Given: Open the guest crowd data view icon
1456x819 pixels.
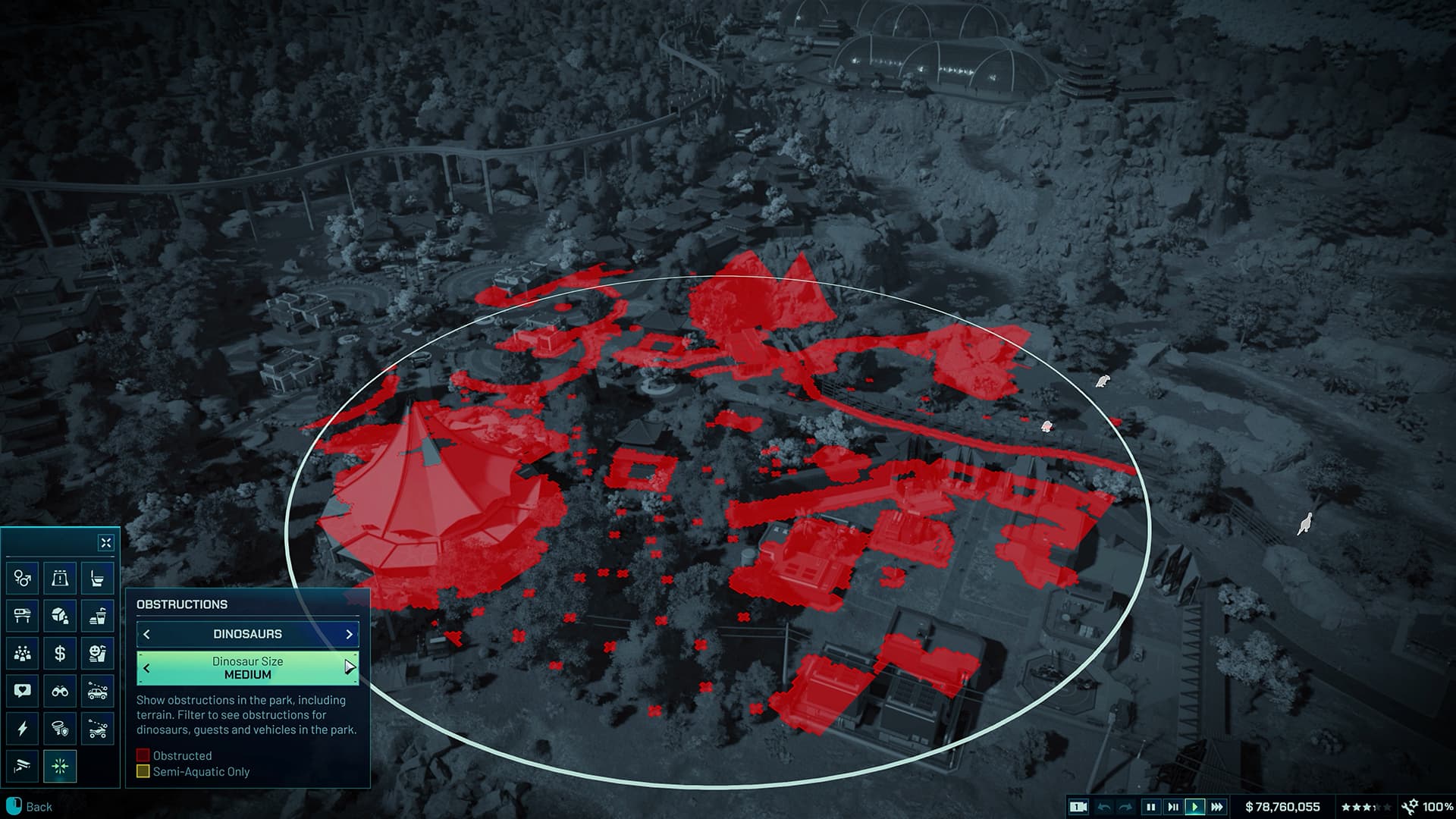Looking at the screenshot, I should tap(21, 654).
